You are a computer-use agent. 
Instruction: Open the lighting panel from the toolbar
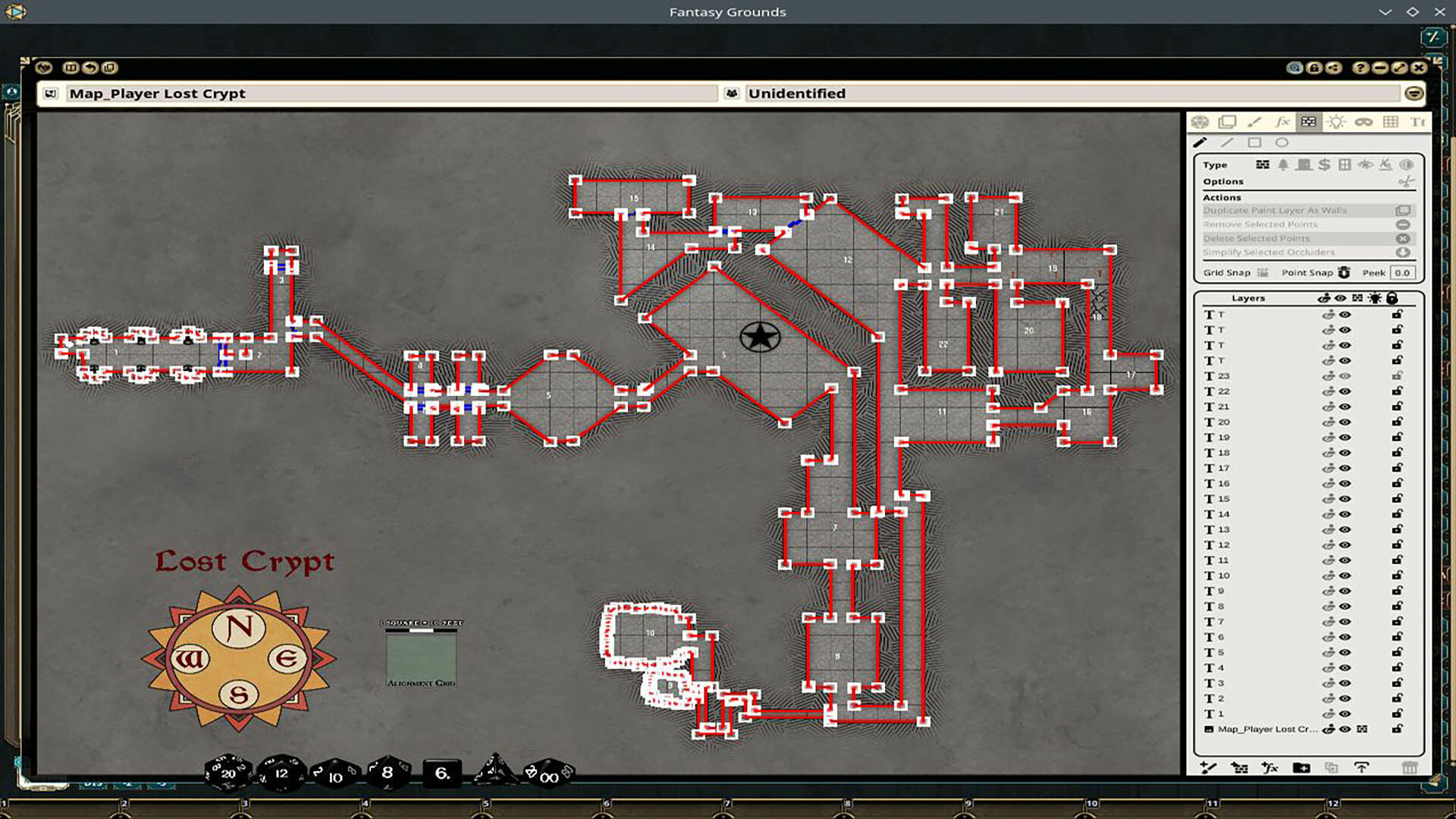click(1336, 121)
